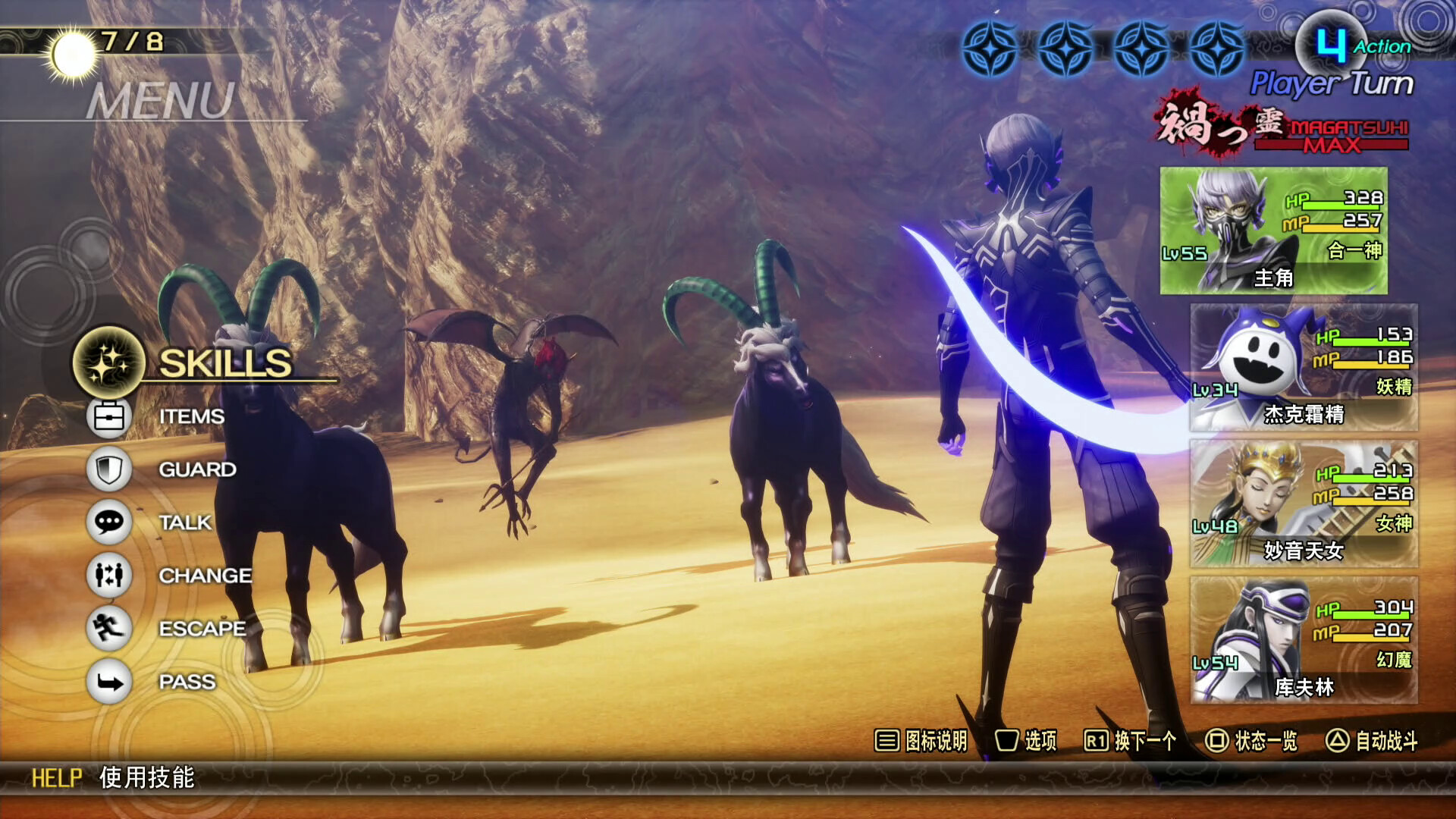This screenshot has height=819, width=1456.
Task: Click the MAGATSUHI MAX gauge
Action: (1289, 130)
